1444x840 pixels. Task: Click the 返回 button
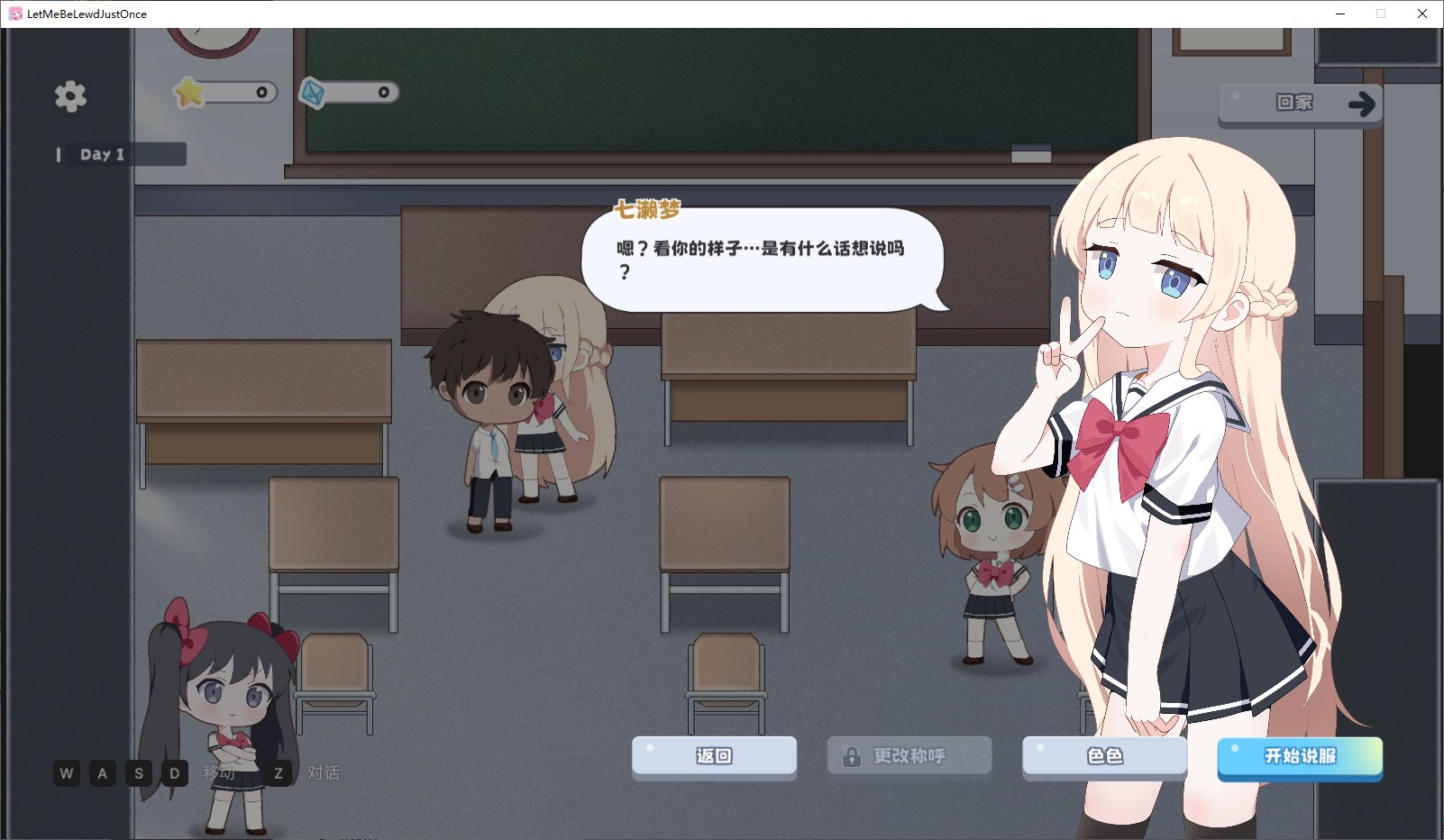[x=714, y=757]
